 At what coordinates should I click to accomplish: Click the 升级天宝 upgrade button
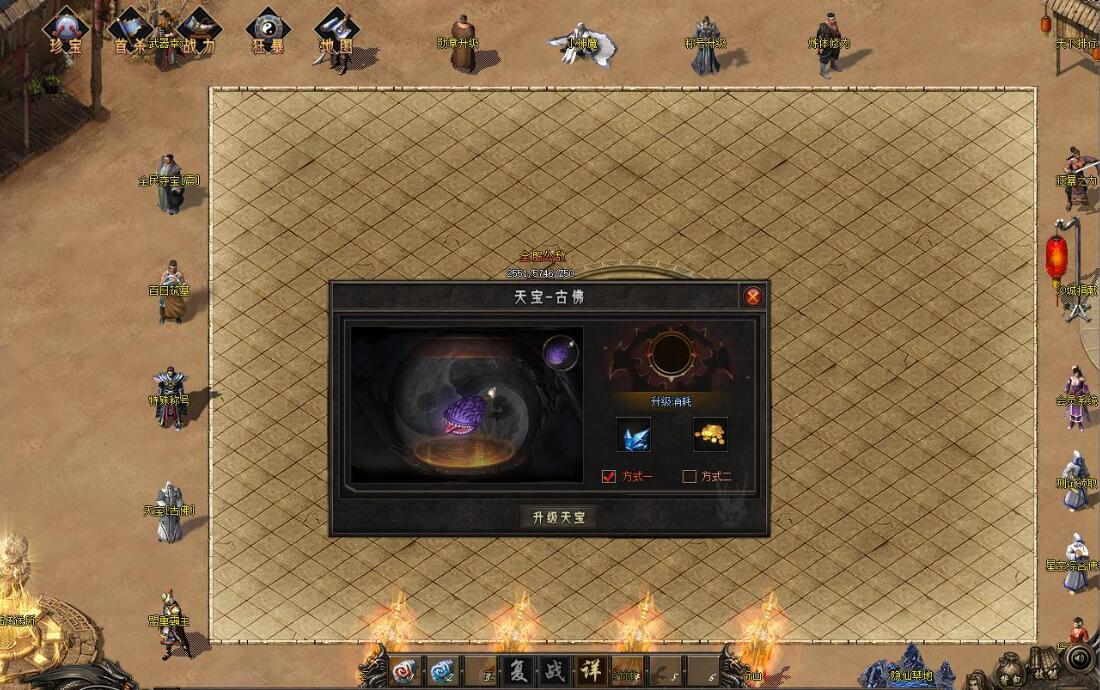tap(558, 517)
